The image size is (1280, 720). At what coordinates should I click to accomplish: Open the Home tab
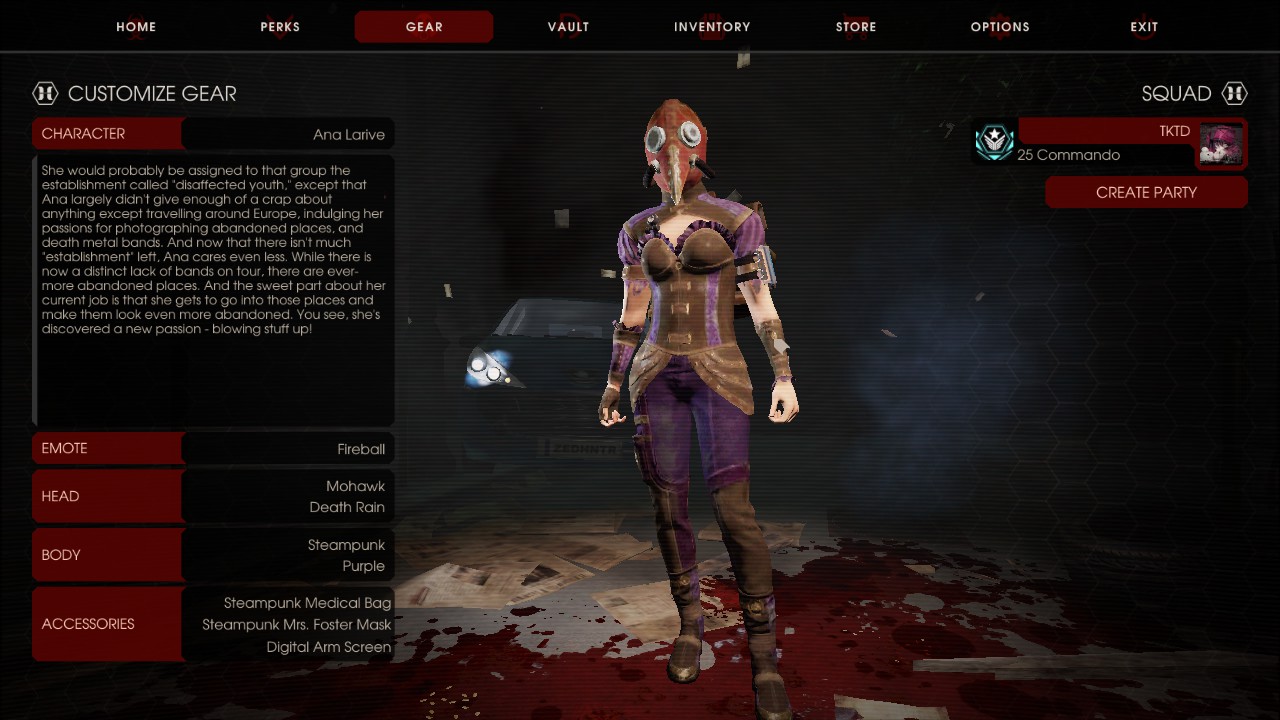pyautogui.click(x=136, y=27)
